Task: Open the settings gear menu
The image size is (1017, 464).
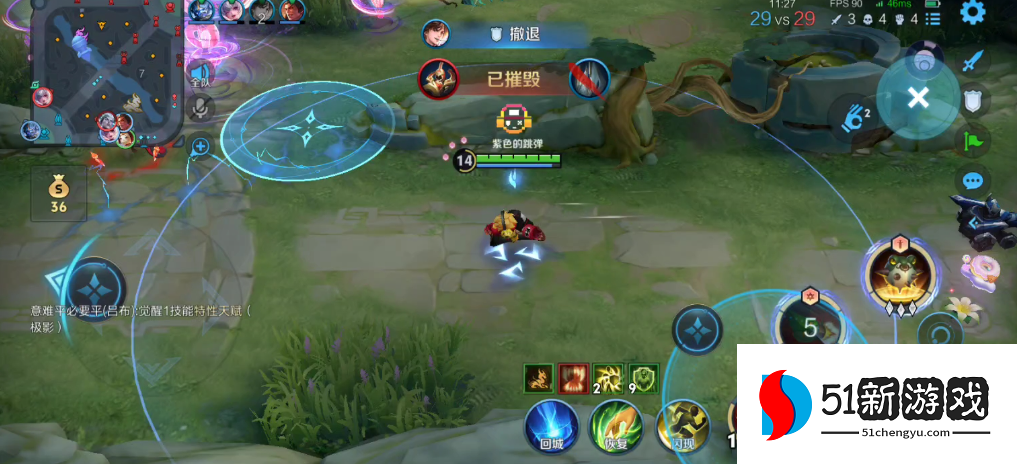Action: pyautogui.click(x=972, y=13)
